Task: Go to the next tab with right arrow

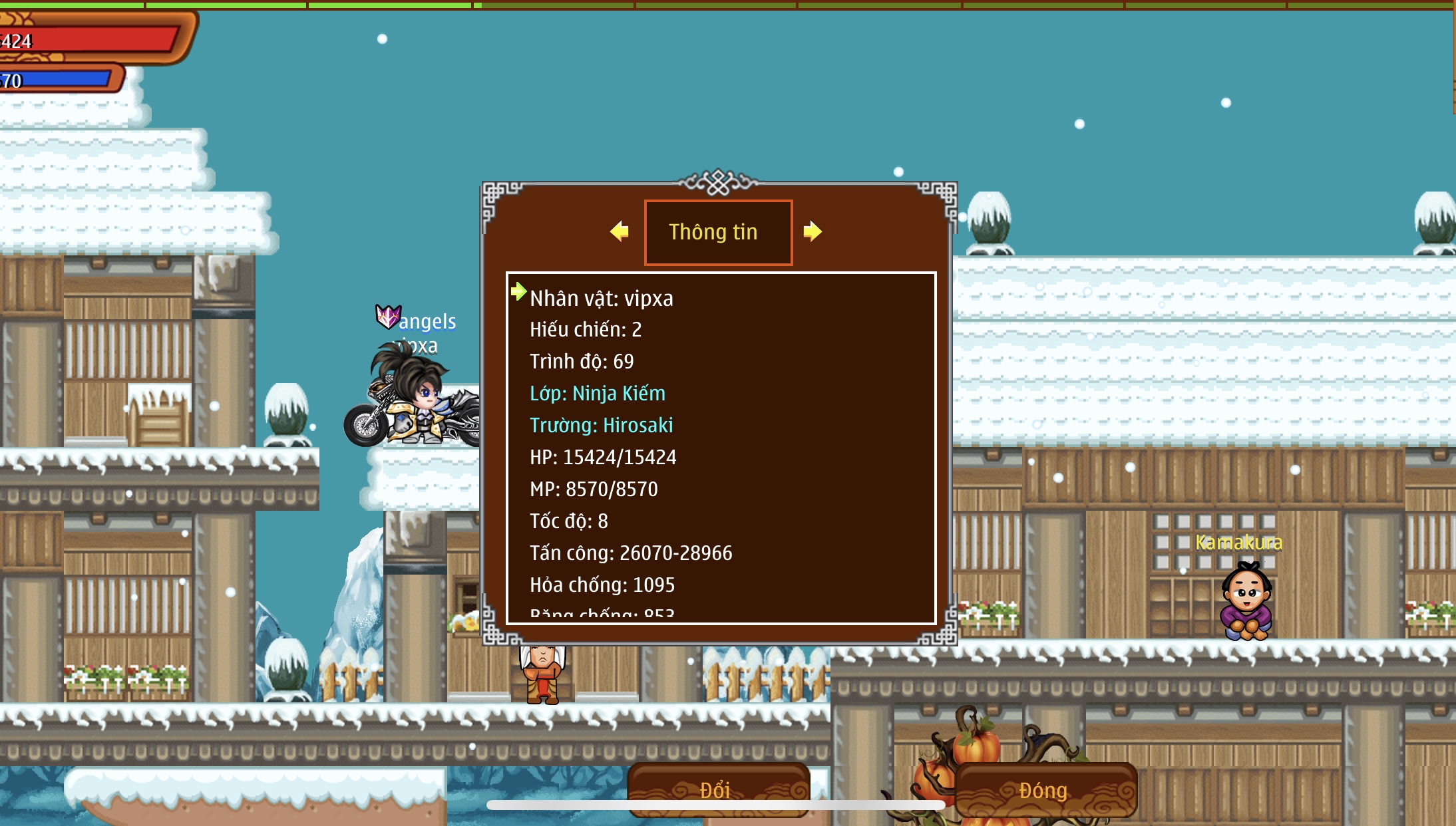Action: 812,231
